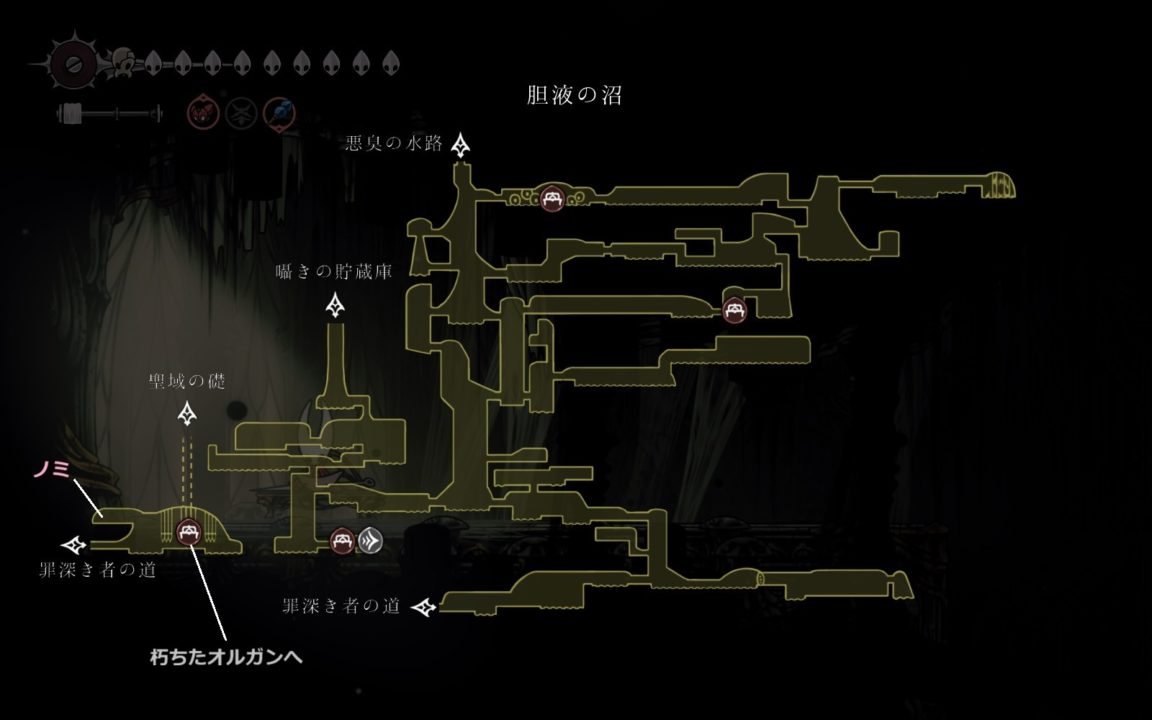Select the grey crossed-blades tool icon
The image size is (1152, 720).
(x=240, y=112)
